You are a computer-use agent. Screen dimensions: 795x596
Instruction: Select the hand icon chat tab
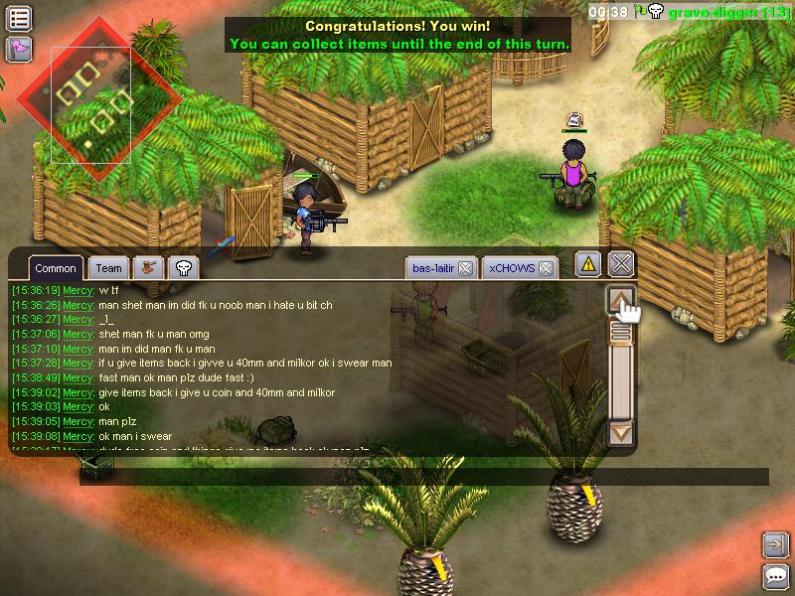coord(148,267)
